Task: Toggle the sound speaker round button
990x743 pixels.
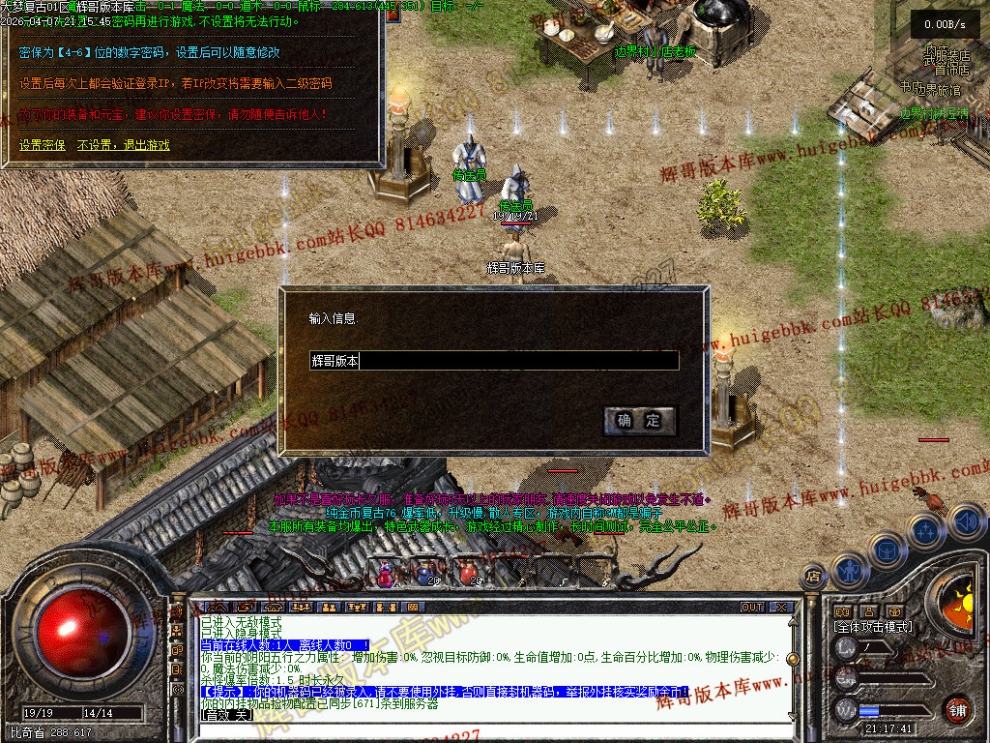Action: tap(965, 521)
